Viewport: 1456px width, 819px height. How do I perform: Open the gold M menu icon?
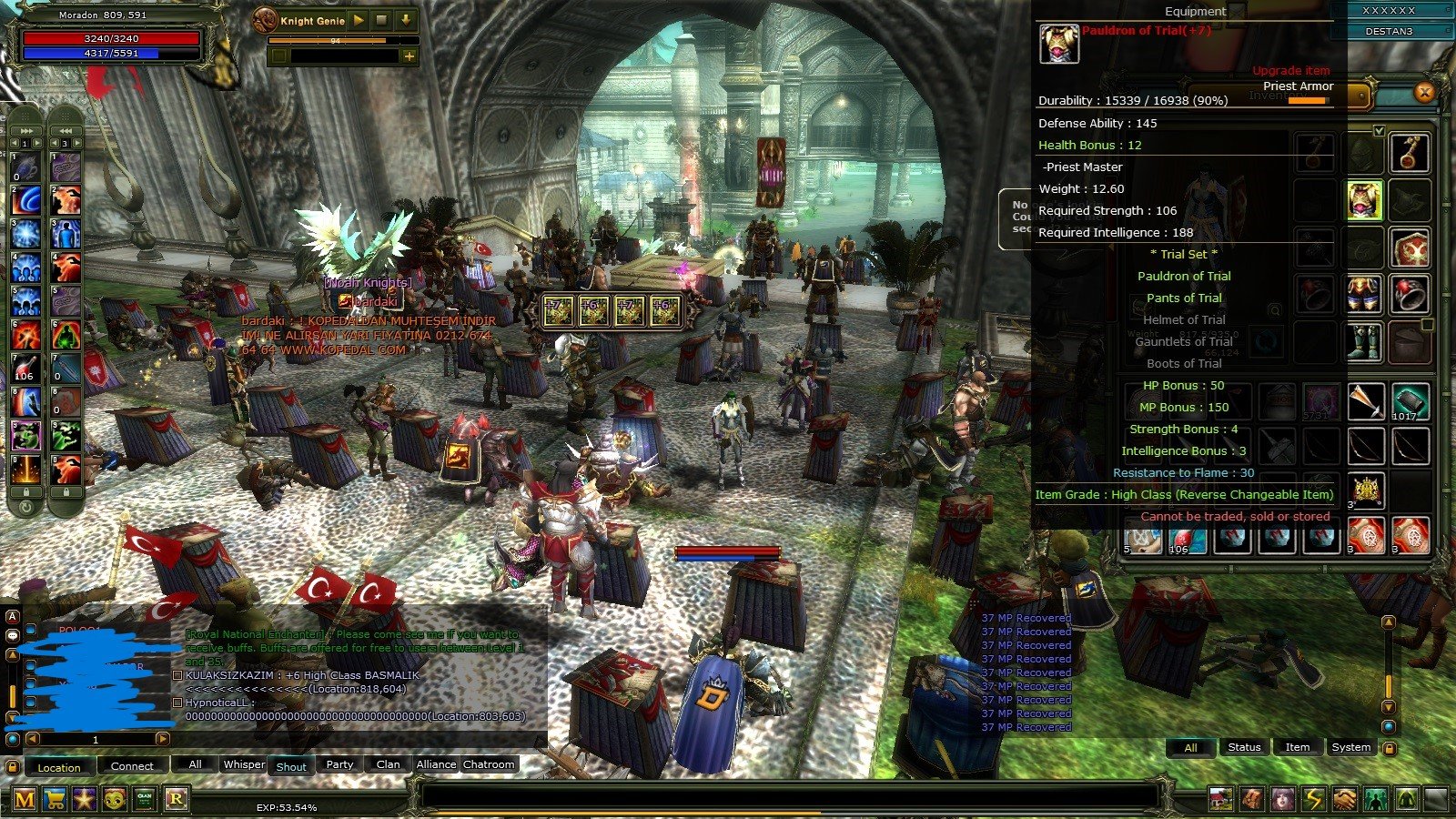pos(25,800)
